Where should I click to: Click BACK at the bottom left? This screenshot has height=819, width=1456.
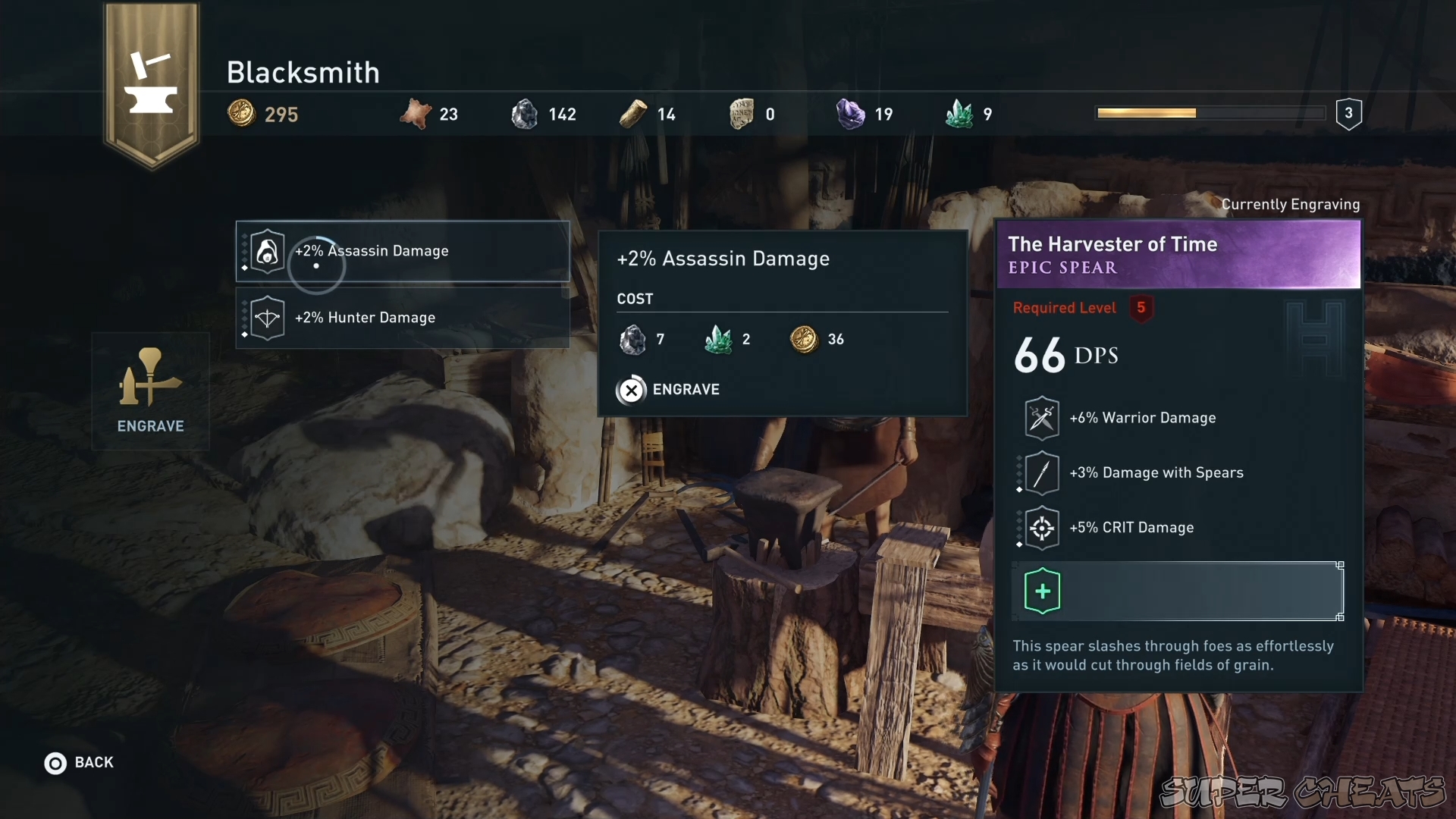79,763
